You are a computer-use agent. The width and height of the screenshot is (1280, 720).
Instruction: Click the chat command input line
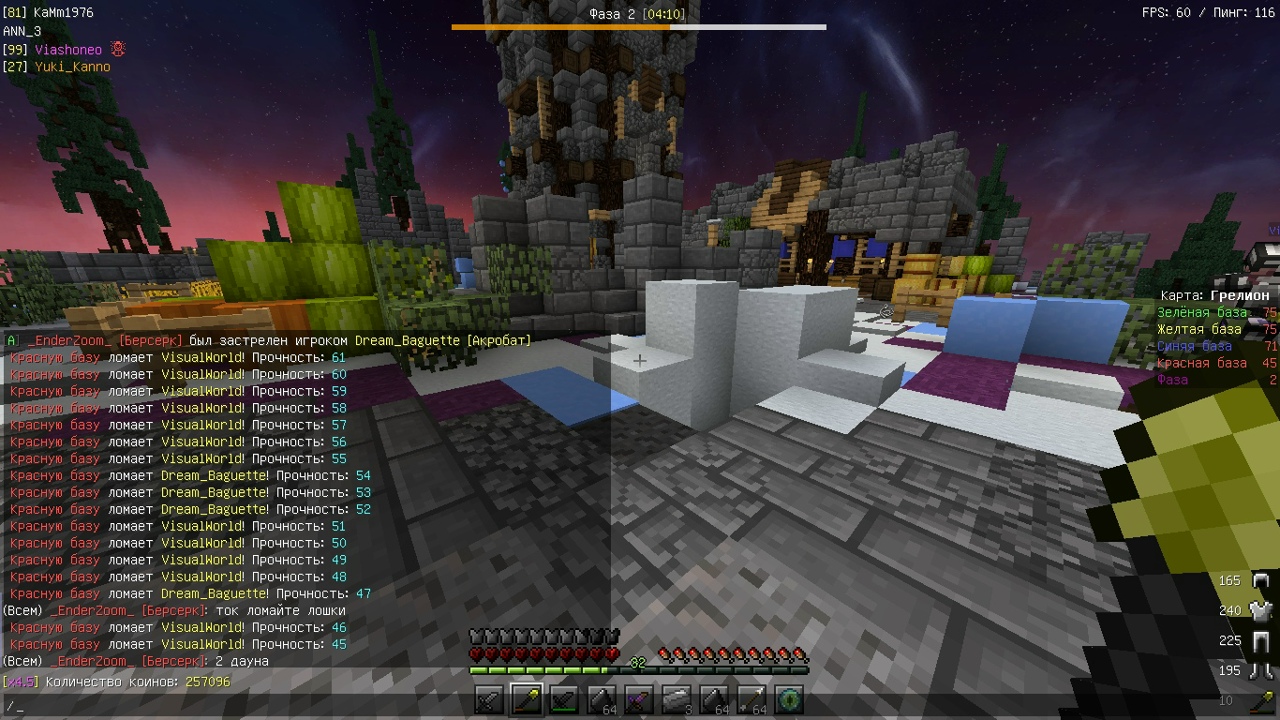300,707
